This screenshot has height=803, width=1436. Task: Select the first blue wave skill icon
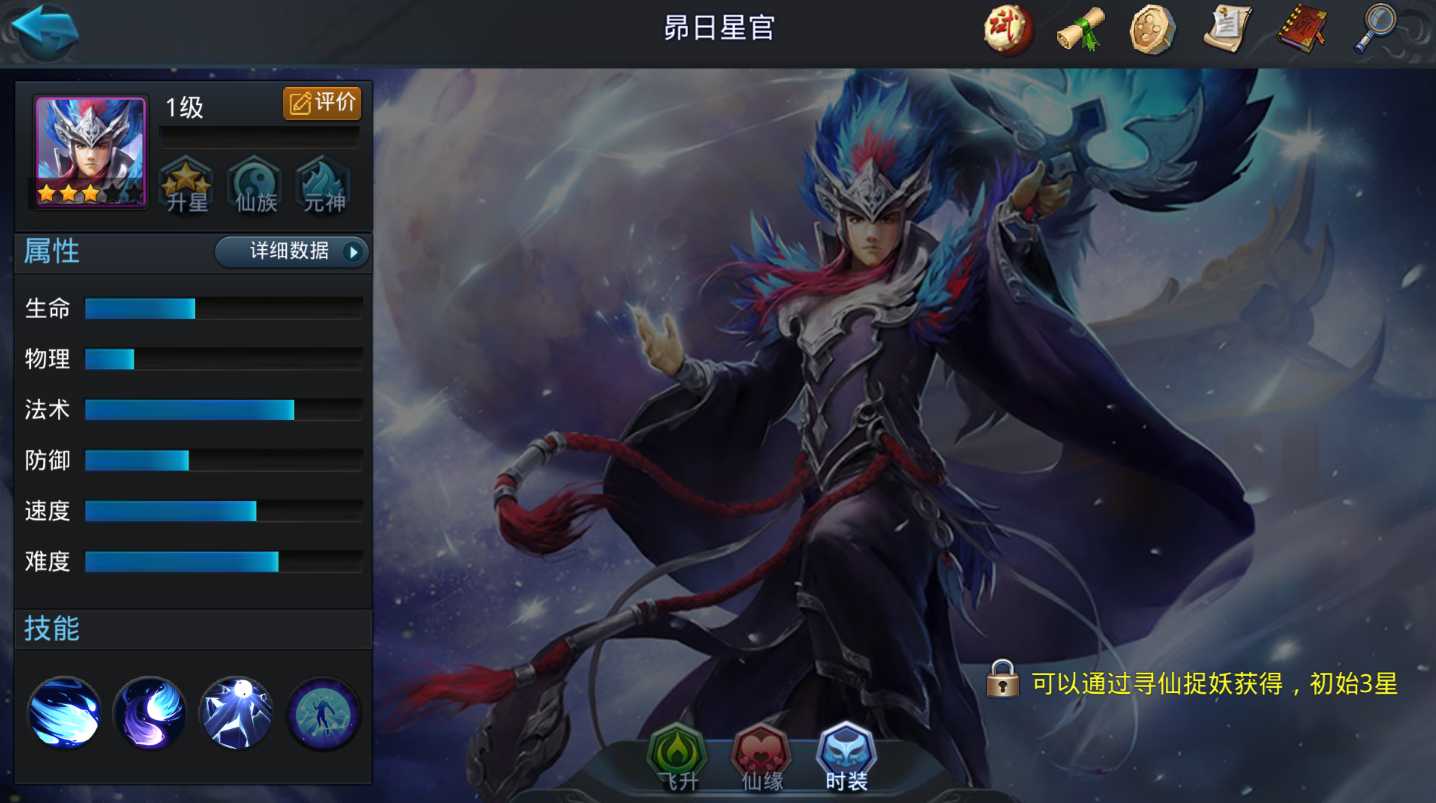[x=63, y=711]
